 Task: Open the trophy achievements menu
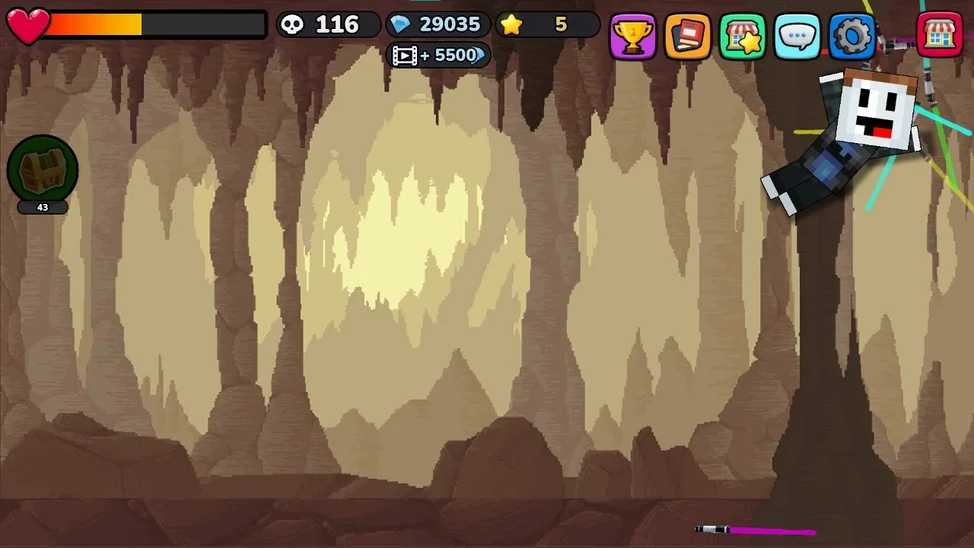point(633,36)
